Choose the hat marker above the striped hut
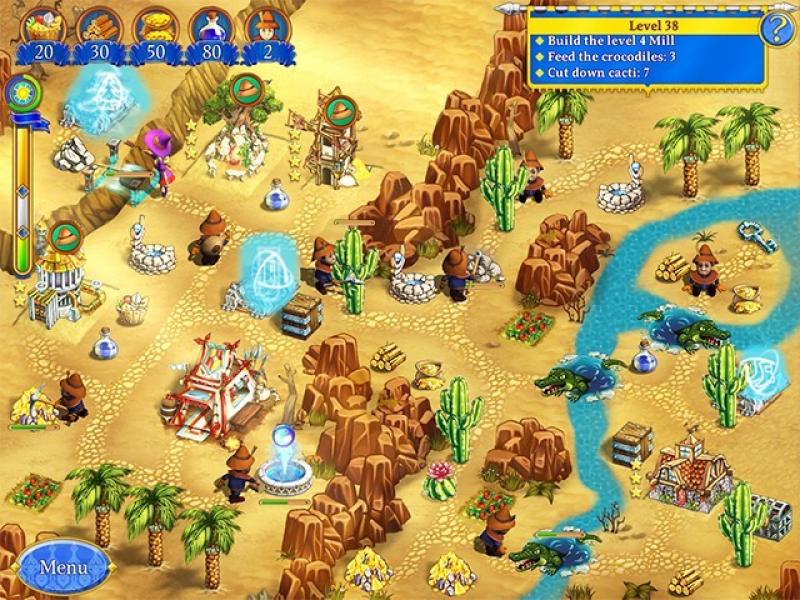The image size is (800, 600). [x=65, y=236]
